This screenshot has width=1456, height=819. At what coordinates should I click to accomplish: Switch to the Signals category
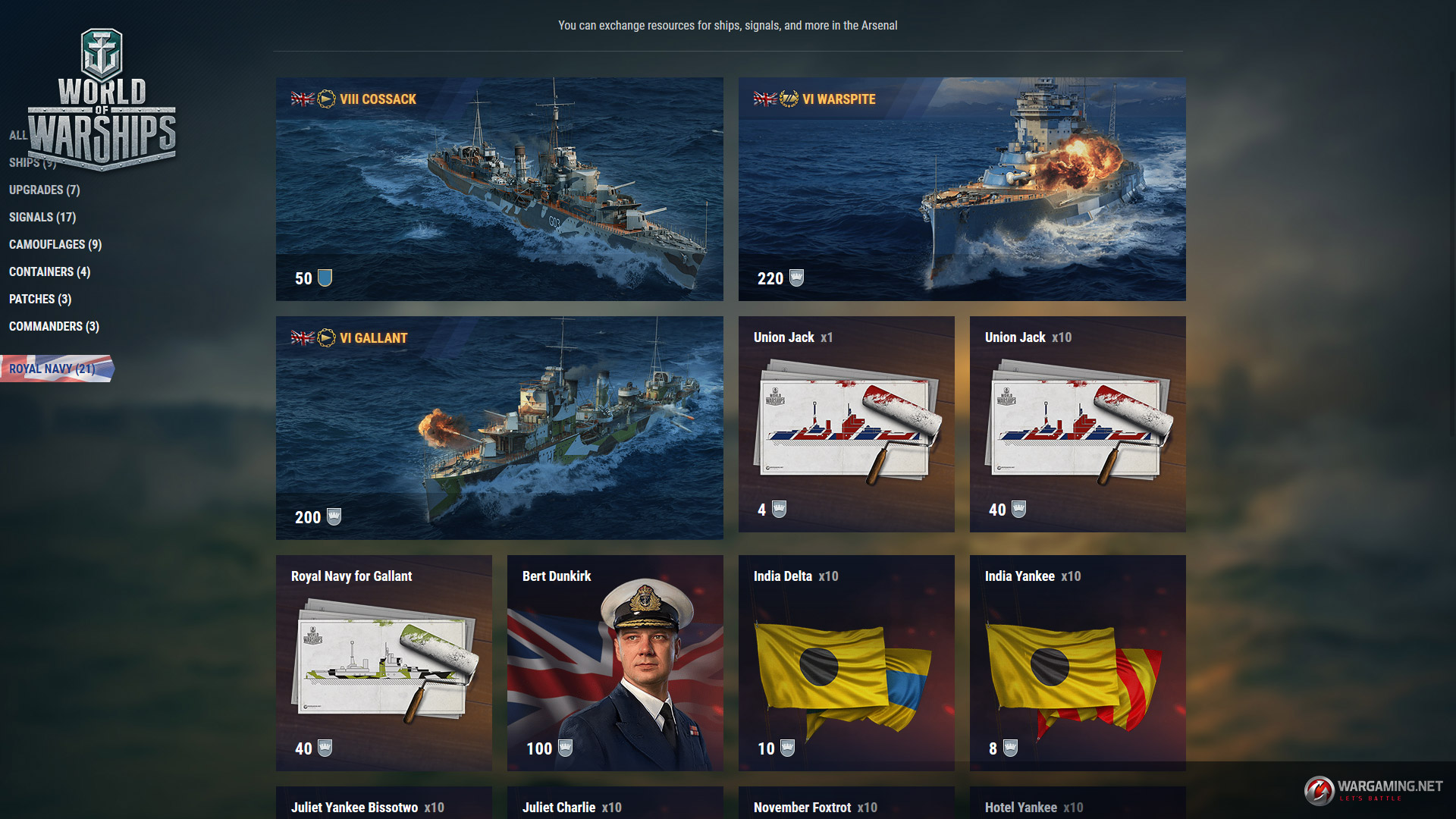pos(42,217)
